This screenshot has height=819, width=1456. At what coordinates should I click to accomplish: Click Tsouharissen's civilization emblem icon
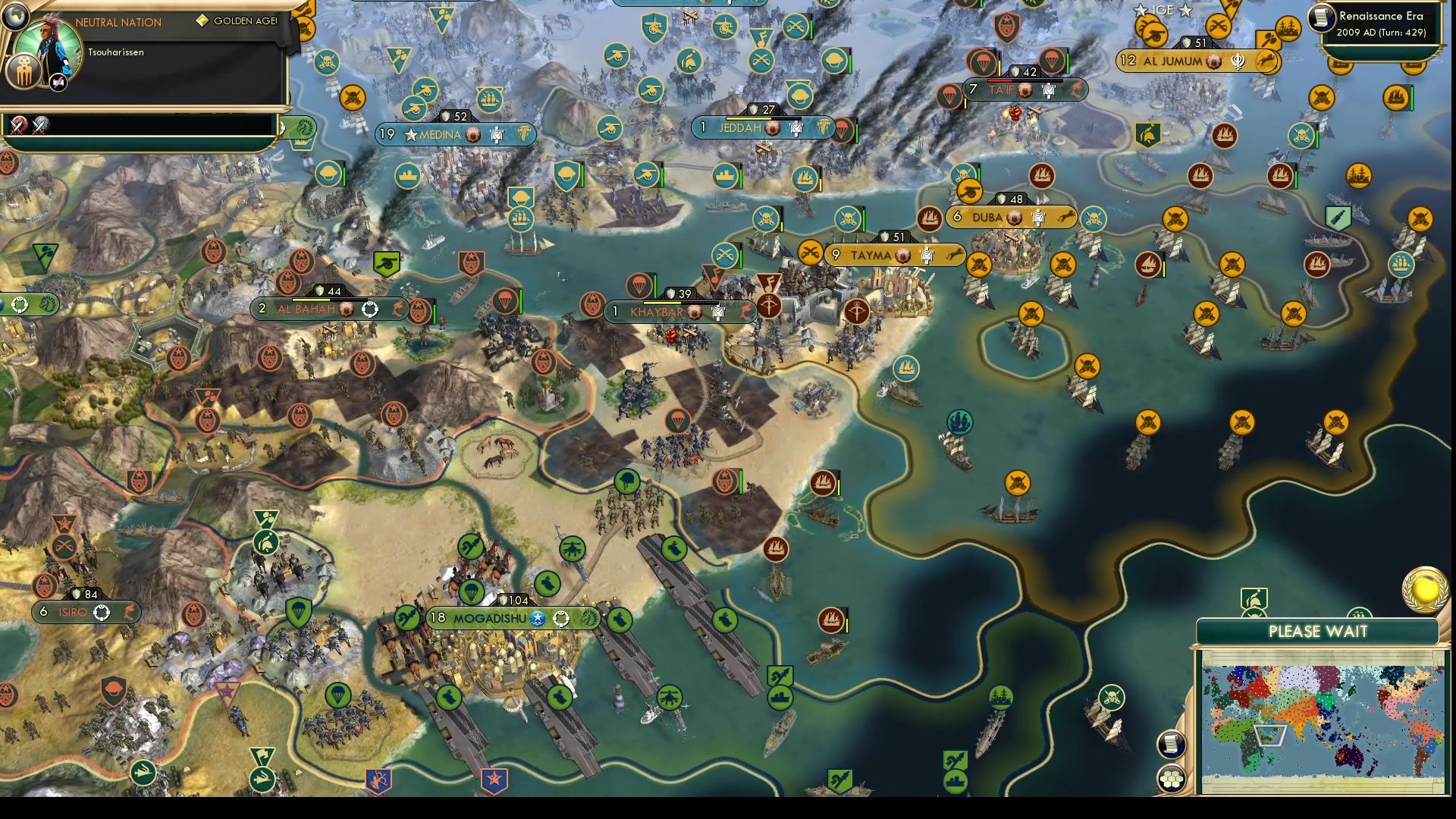tap(25, 72)
